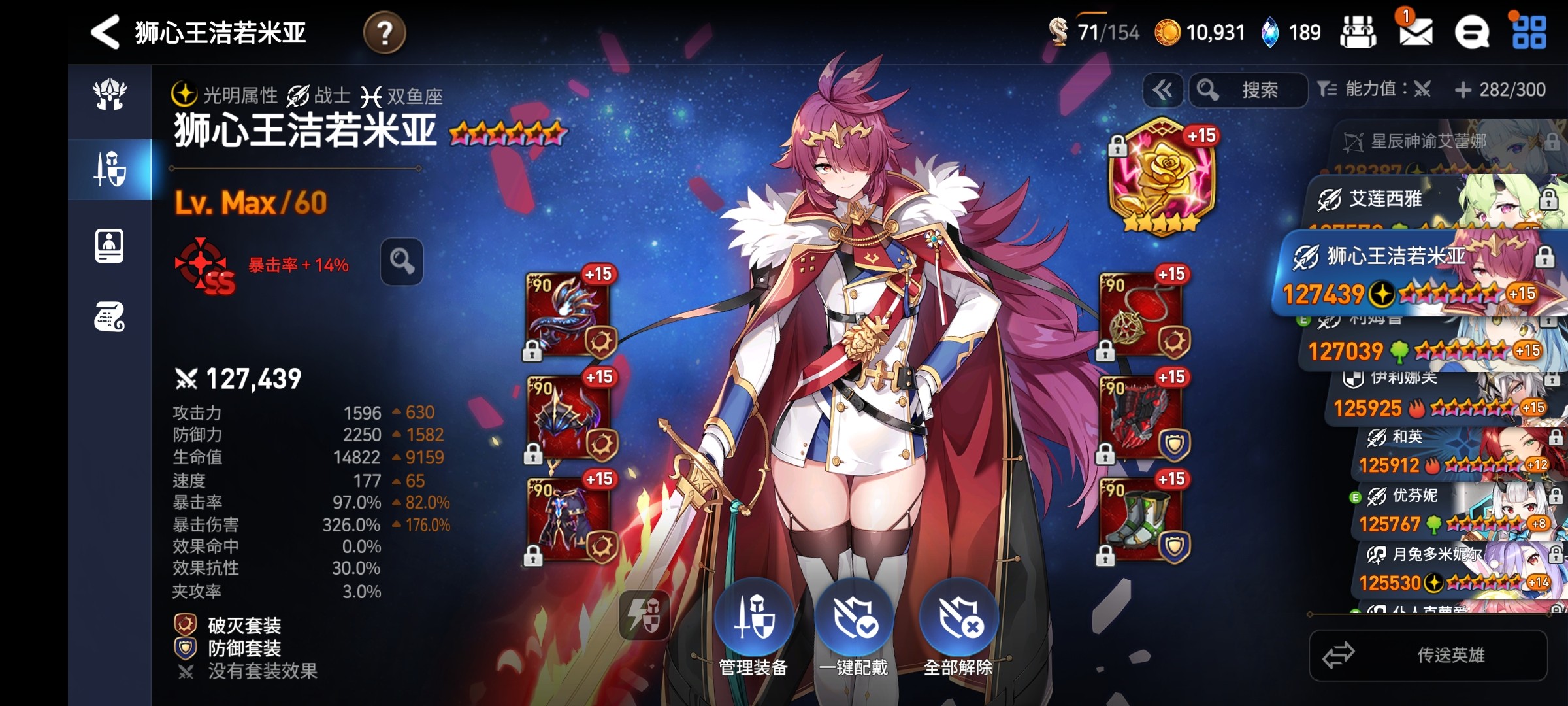The height and width of the screenshot is (706, 1568).
Task: Go back using the top-left arrow
Action: click(105, 32)
